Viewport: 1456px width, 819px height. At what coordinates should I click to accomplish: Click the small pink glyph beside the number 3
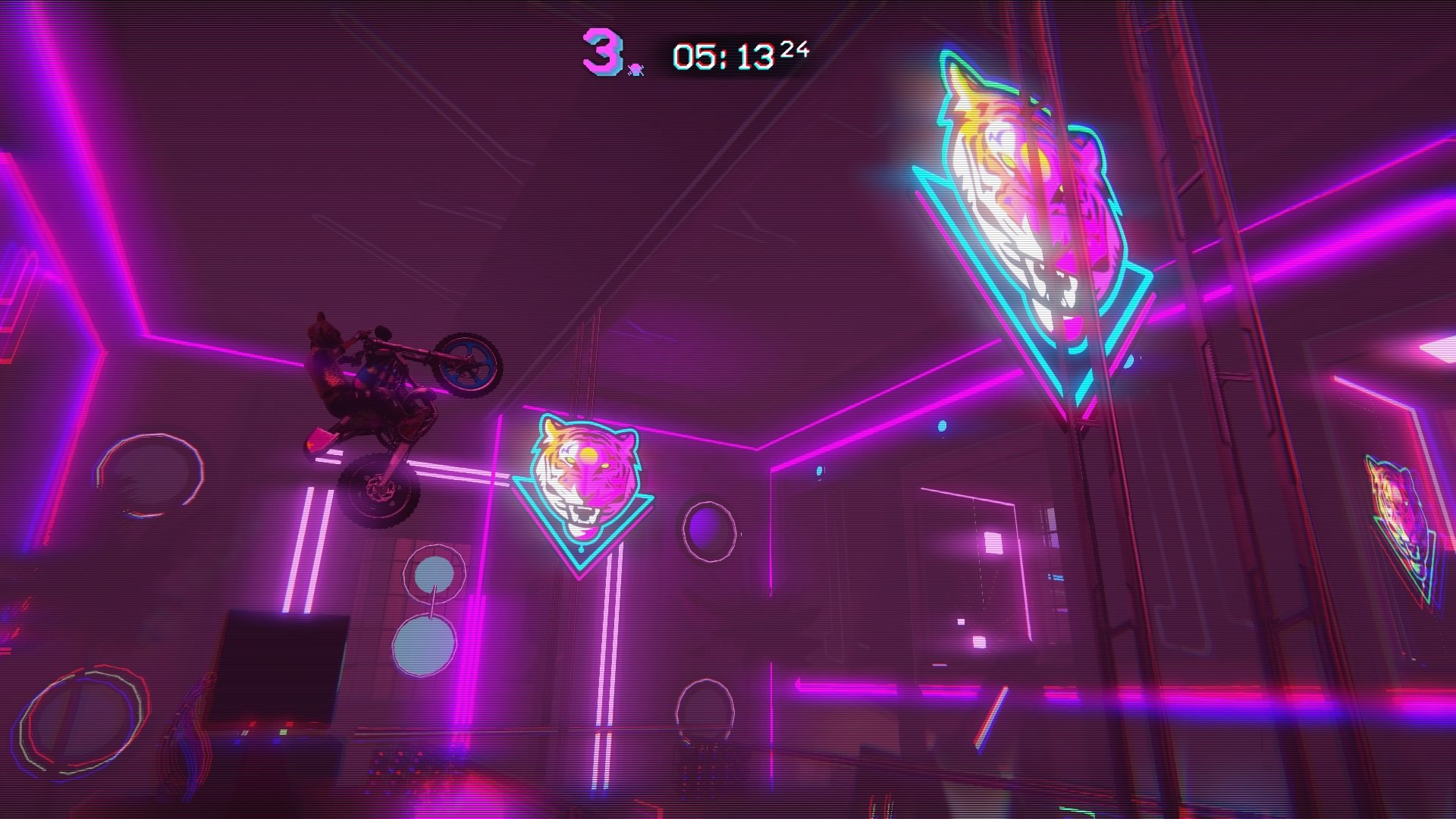point(637,68)
